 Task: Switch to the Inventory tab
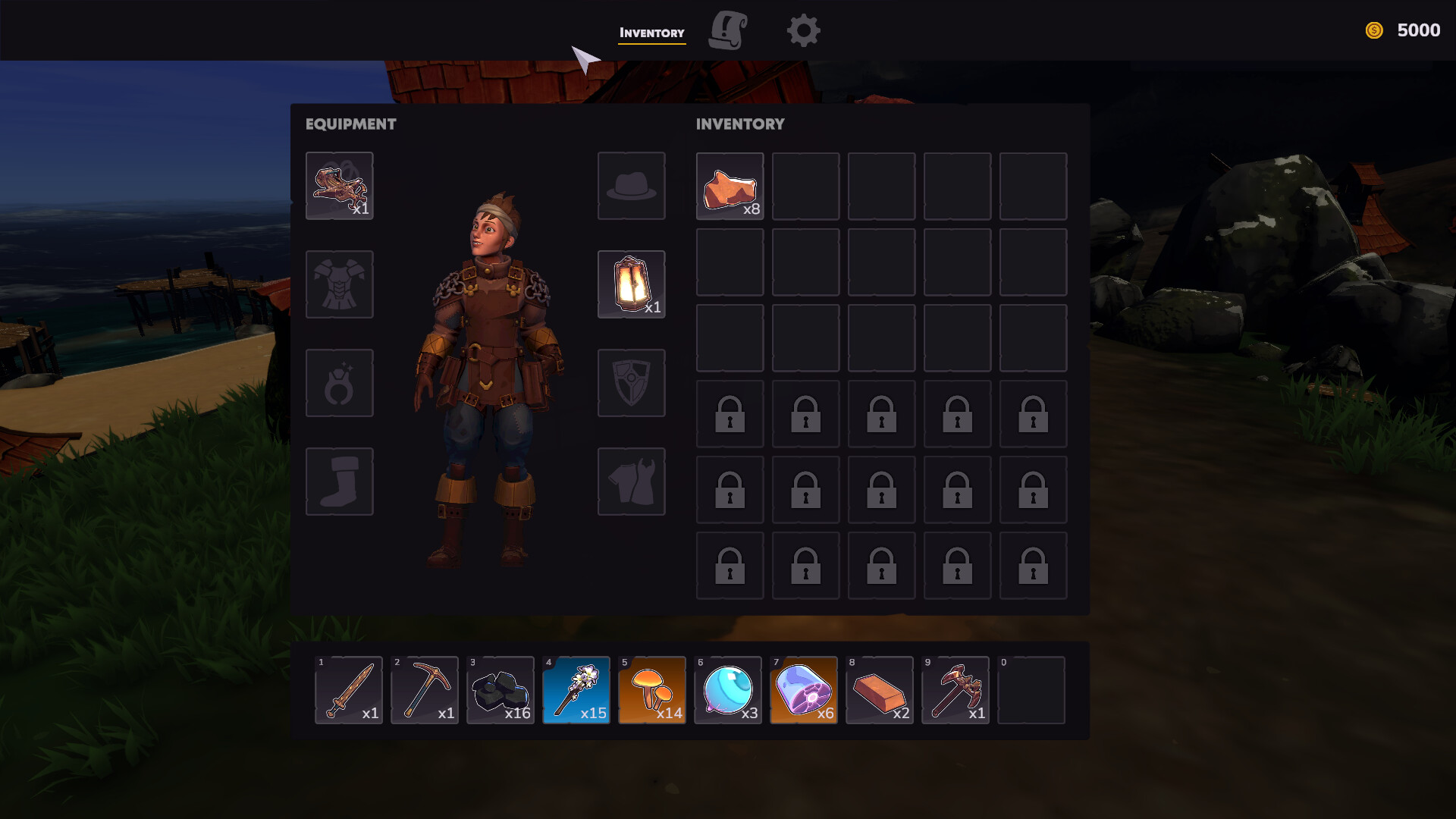[x=651, y=32]
